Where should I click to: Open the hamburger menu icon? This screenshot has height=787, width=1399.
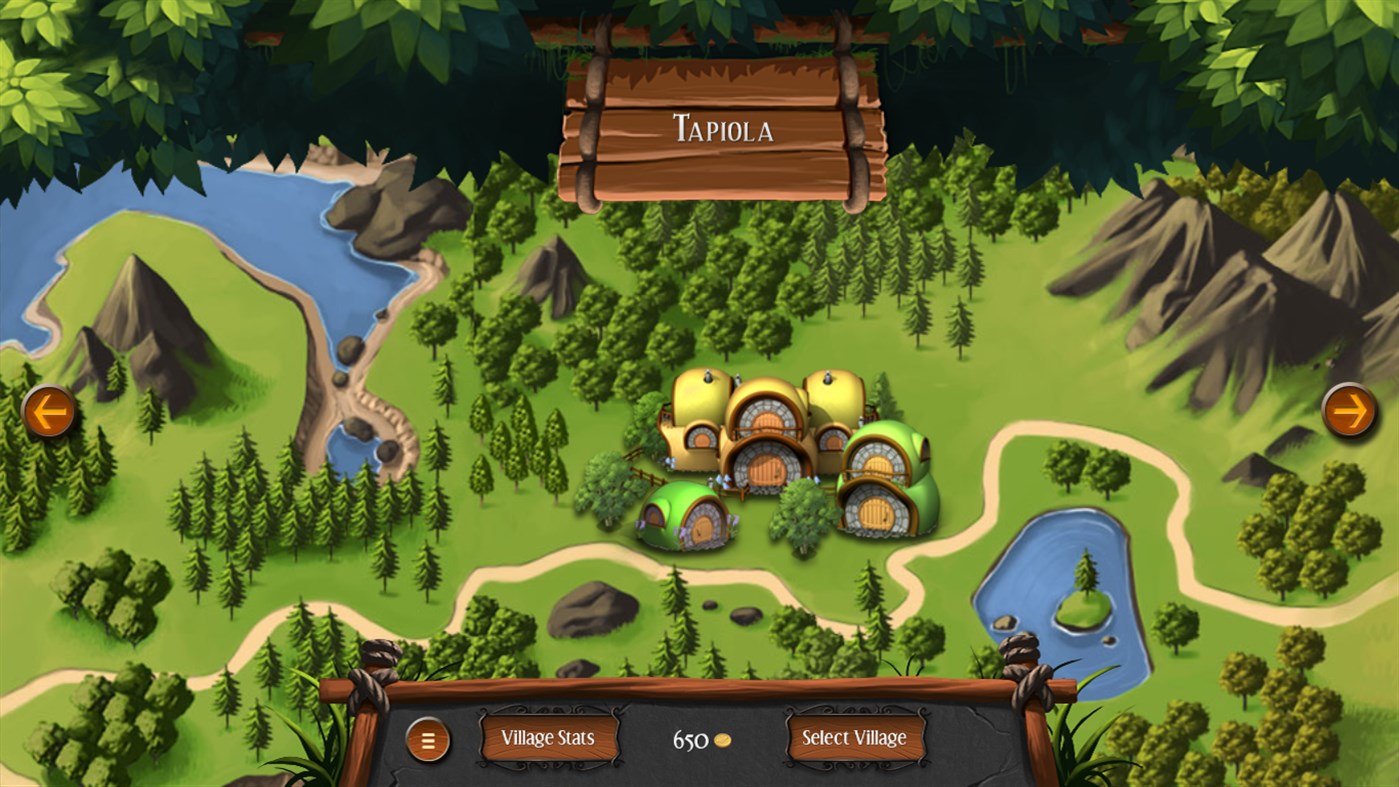point(428,740)
